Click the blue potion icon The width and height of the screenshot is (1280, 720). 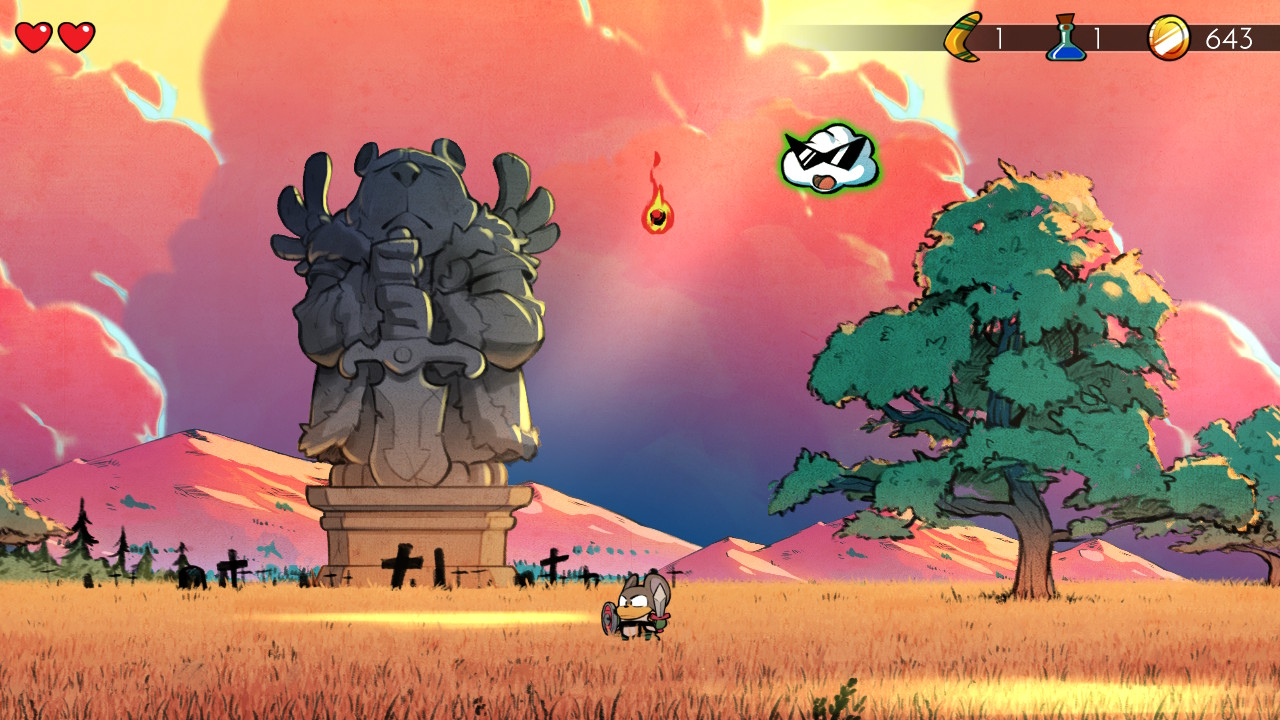point(1066,38)
